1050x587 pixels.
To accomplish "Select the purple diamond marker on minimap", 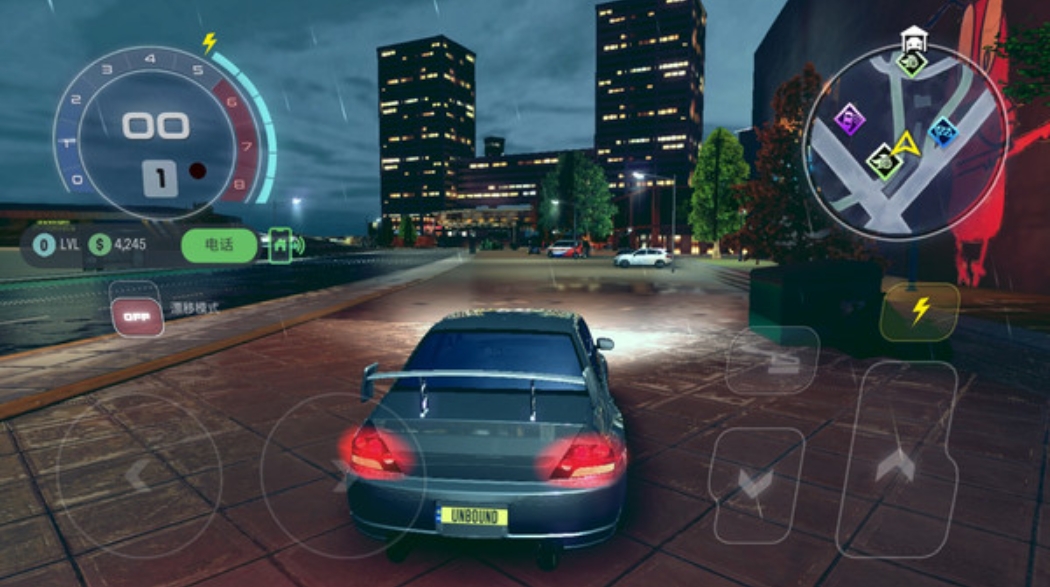I will pos(850,120).
